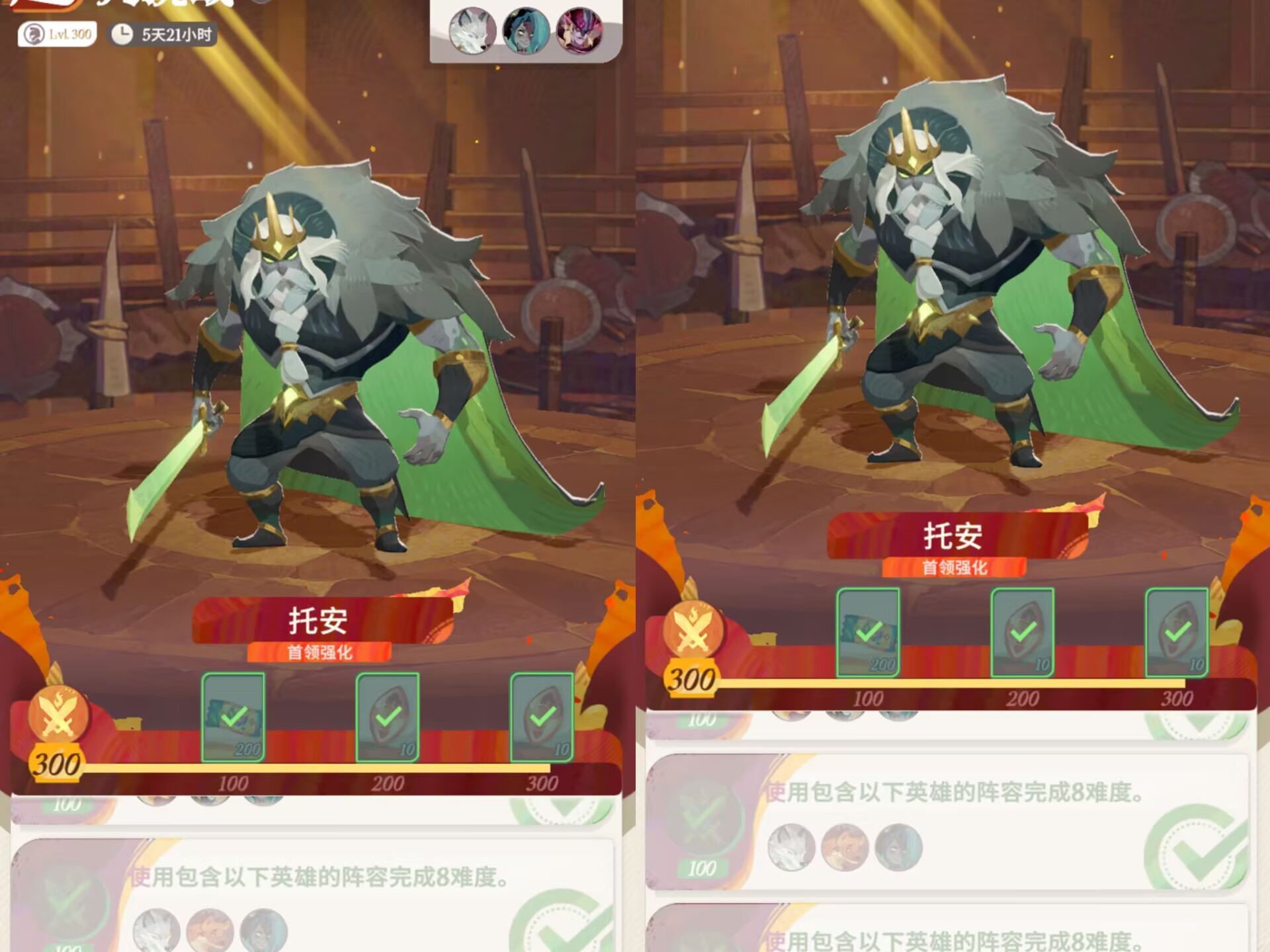This screenshot has height=952, width=1270.
Task: Open the 10 shield reward at milestone 200
Action: point(387,717)
